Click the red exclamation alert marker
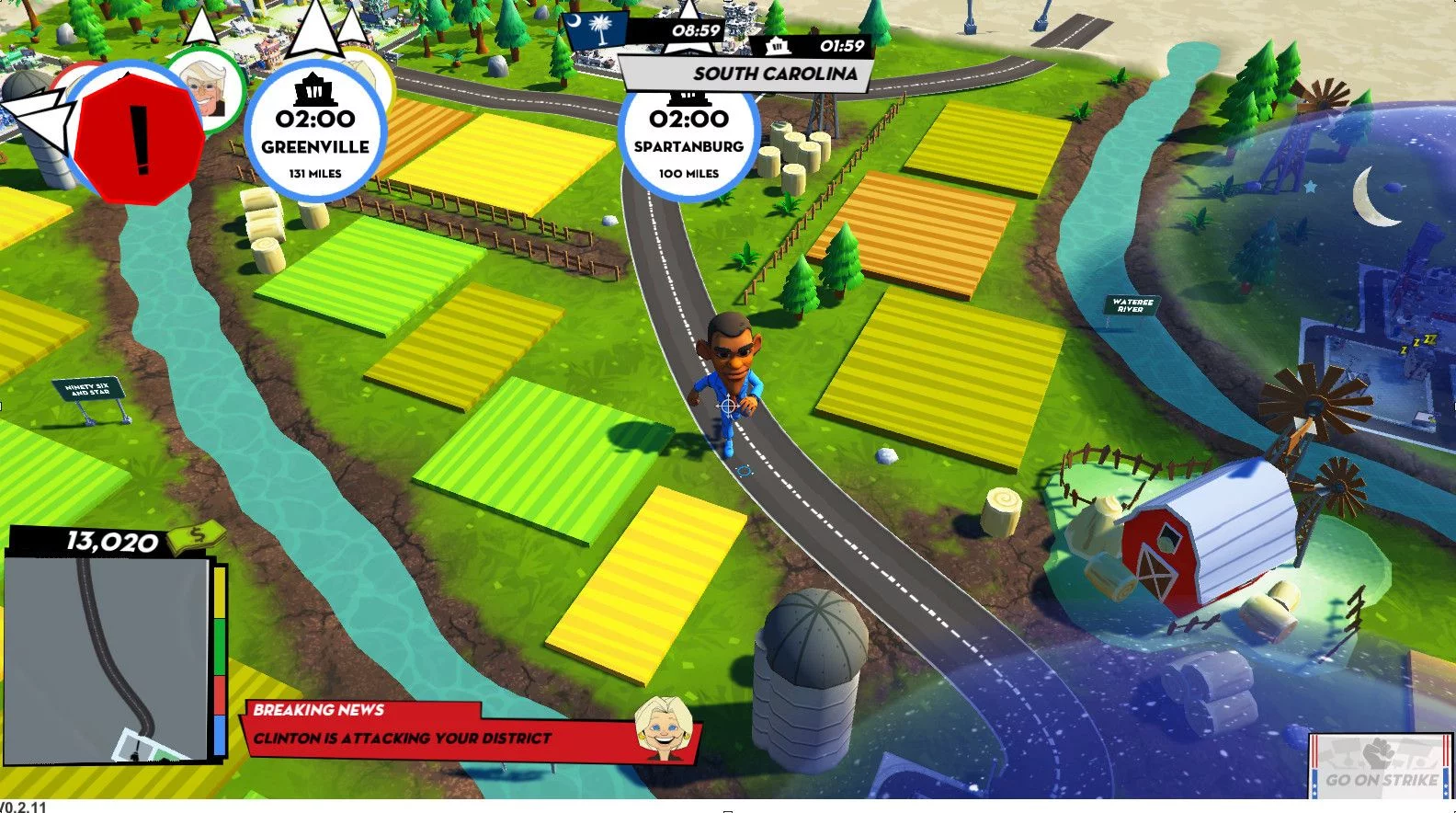This screenshot has width=1456, height=813. click(x=139, y=140)
